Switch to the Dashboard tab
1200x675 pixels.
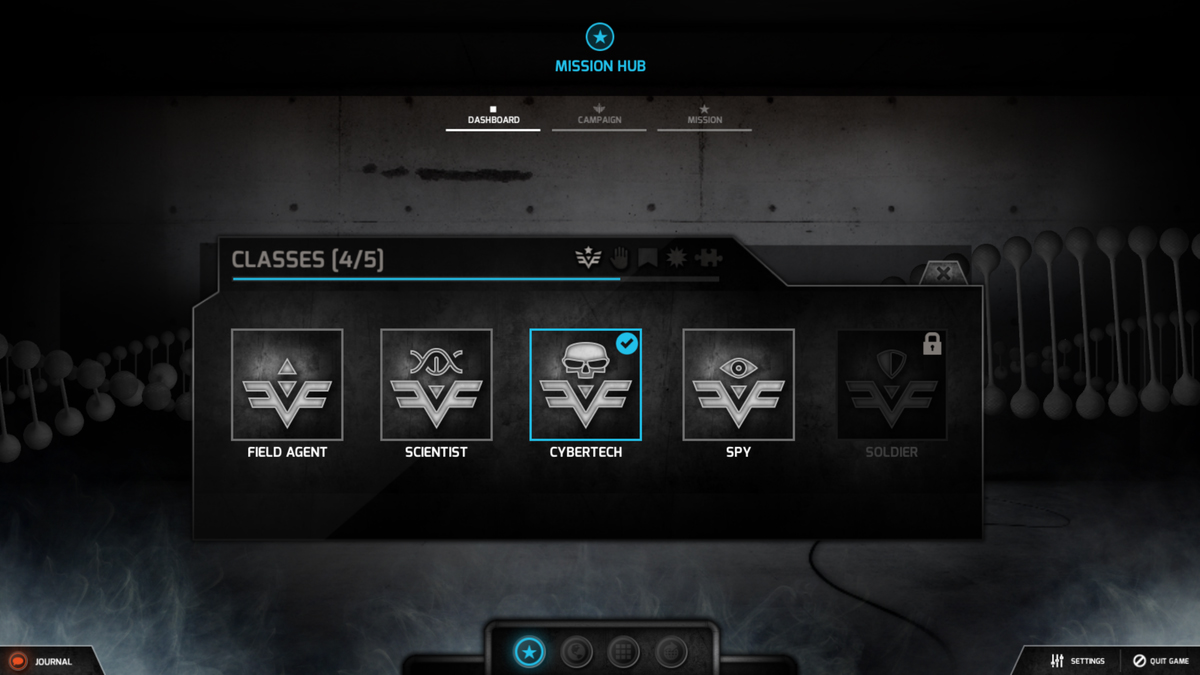(493, 118)
